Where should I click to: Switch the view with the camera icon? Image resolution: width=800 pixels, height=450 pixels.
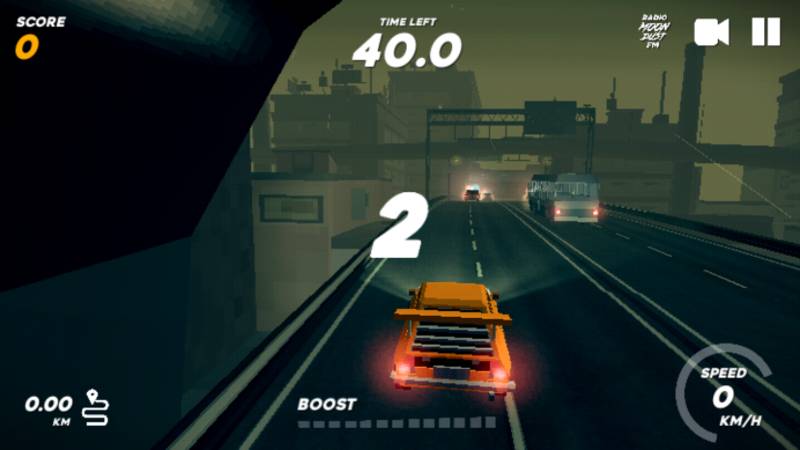click(711, 32)
